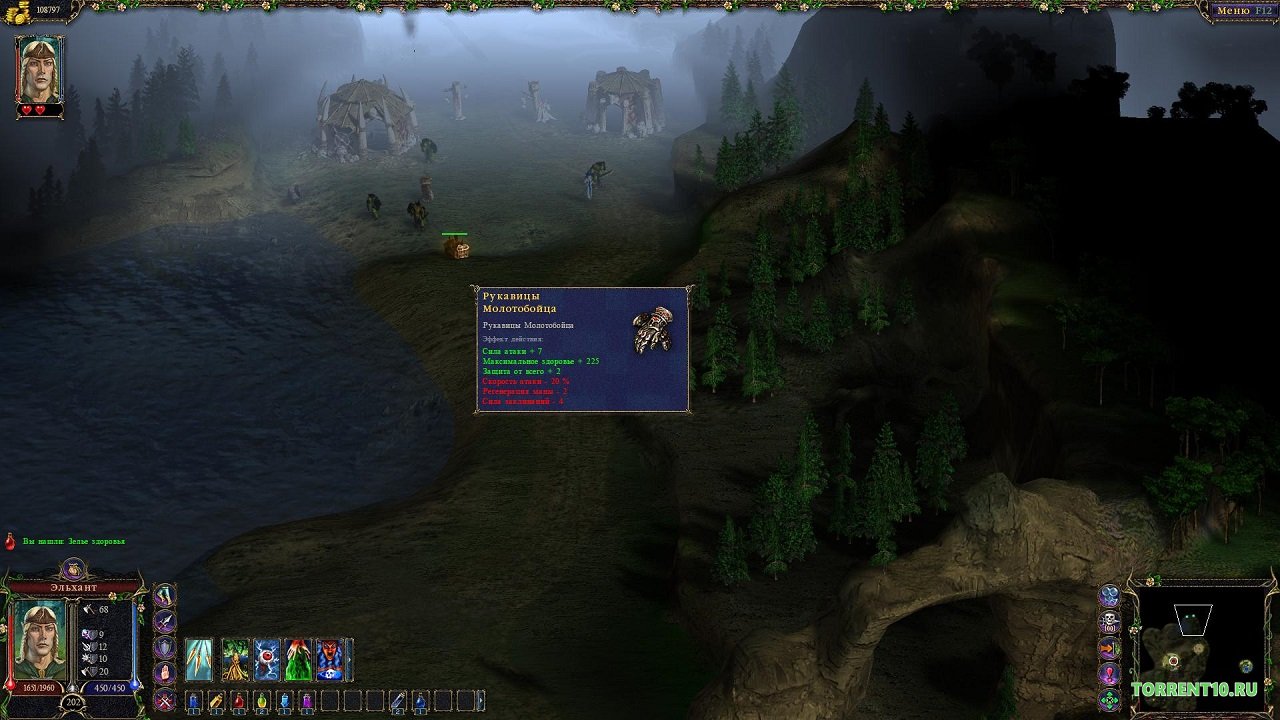Use the yellow-green potion slot
This screenshot has width=1280, height=720.
[x=261, y=701]
